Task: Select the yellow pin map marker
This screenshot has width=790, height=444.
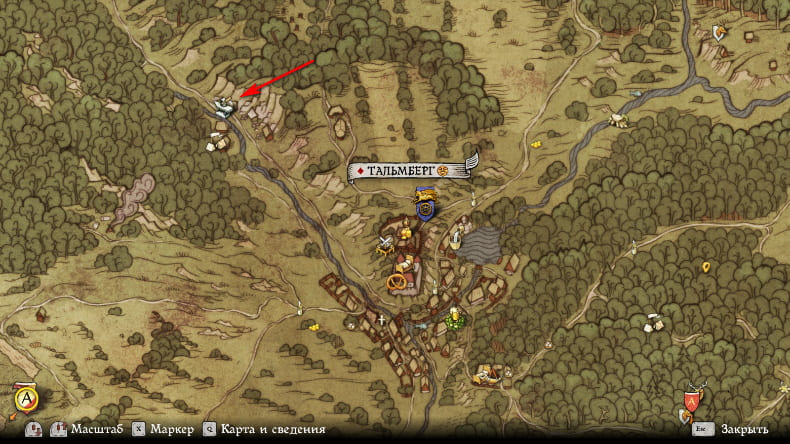Action: coord(706,267)
